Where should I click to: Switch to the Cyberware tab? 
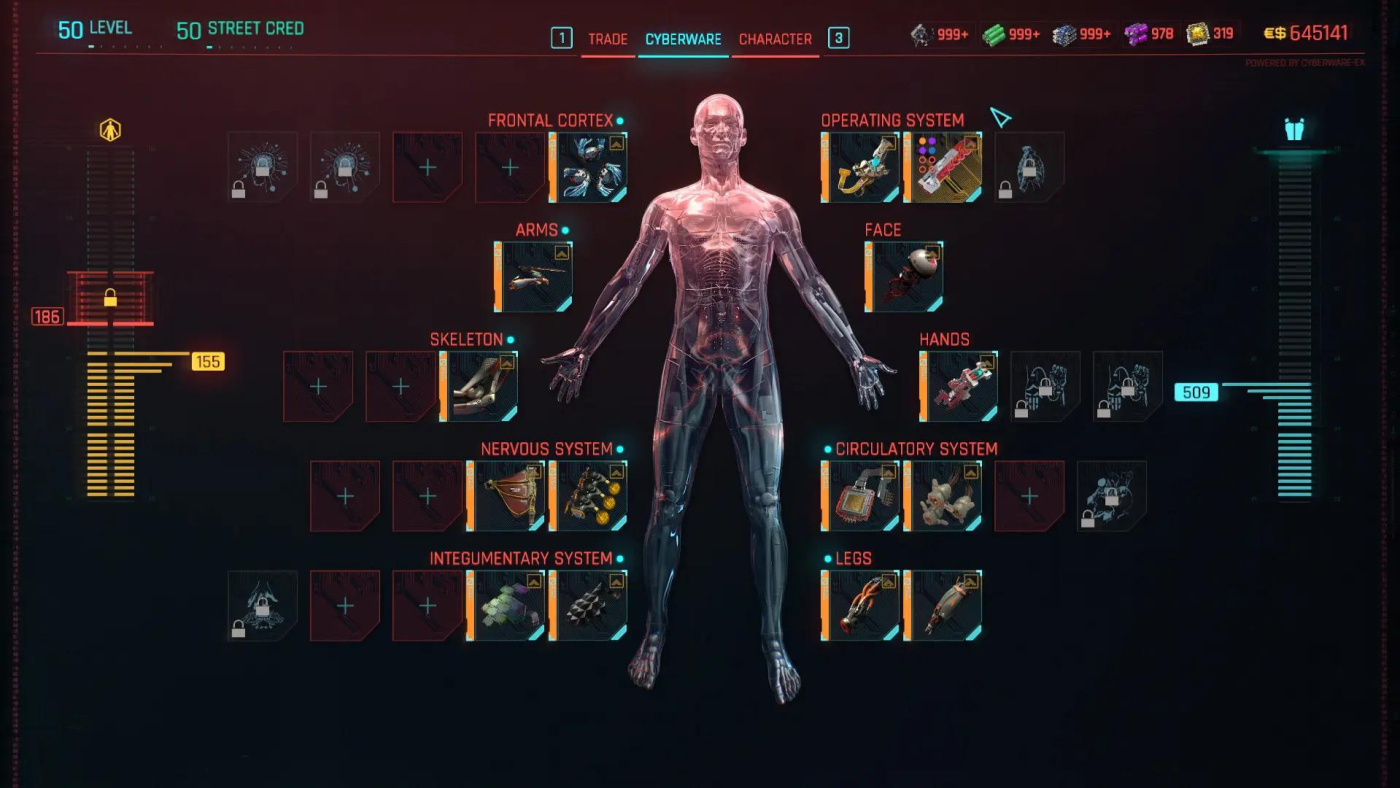pyautogui.click(x=682, y=40)
